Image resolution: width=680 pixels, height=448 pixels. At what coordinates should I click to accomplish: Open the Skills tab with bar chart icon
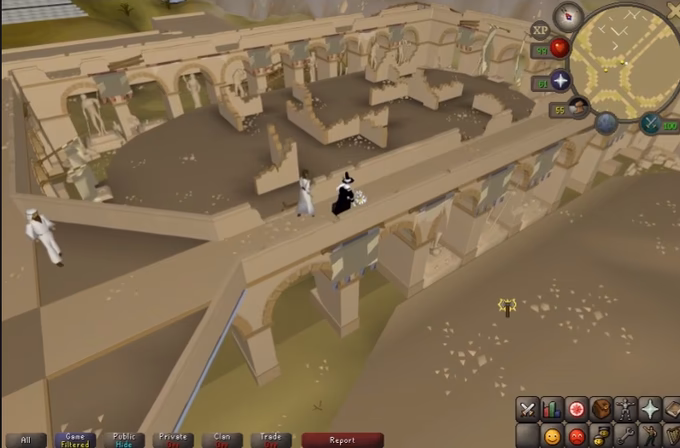tap(551, 409)
